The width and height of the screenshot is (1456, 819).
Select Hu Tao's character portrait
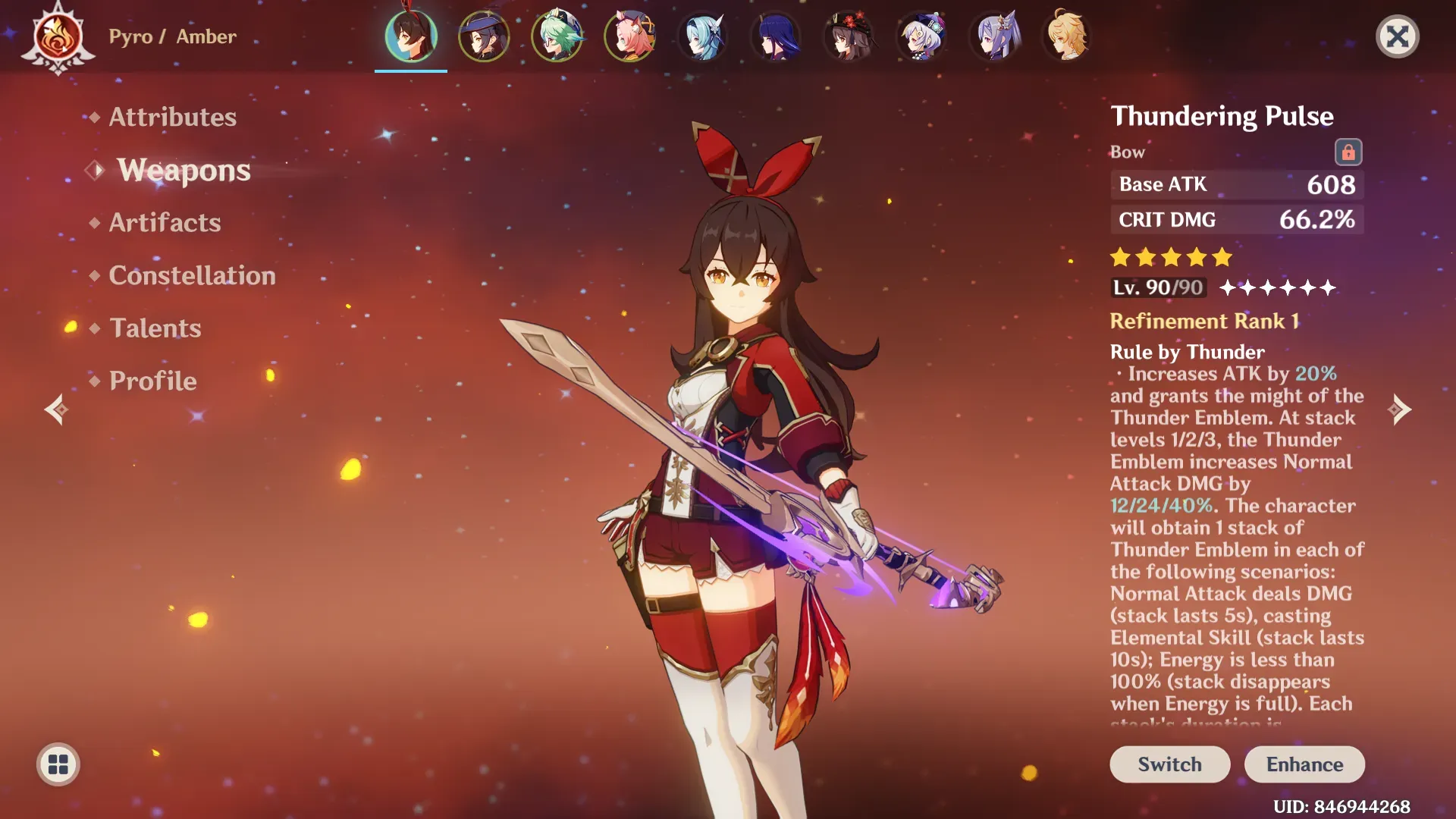click(849, 36)
